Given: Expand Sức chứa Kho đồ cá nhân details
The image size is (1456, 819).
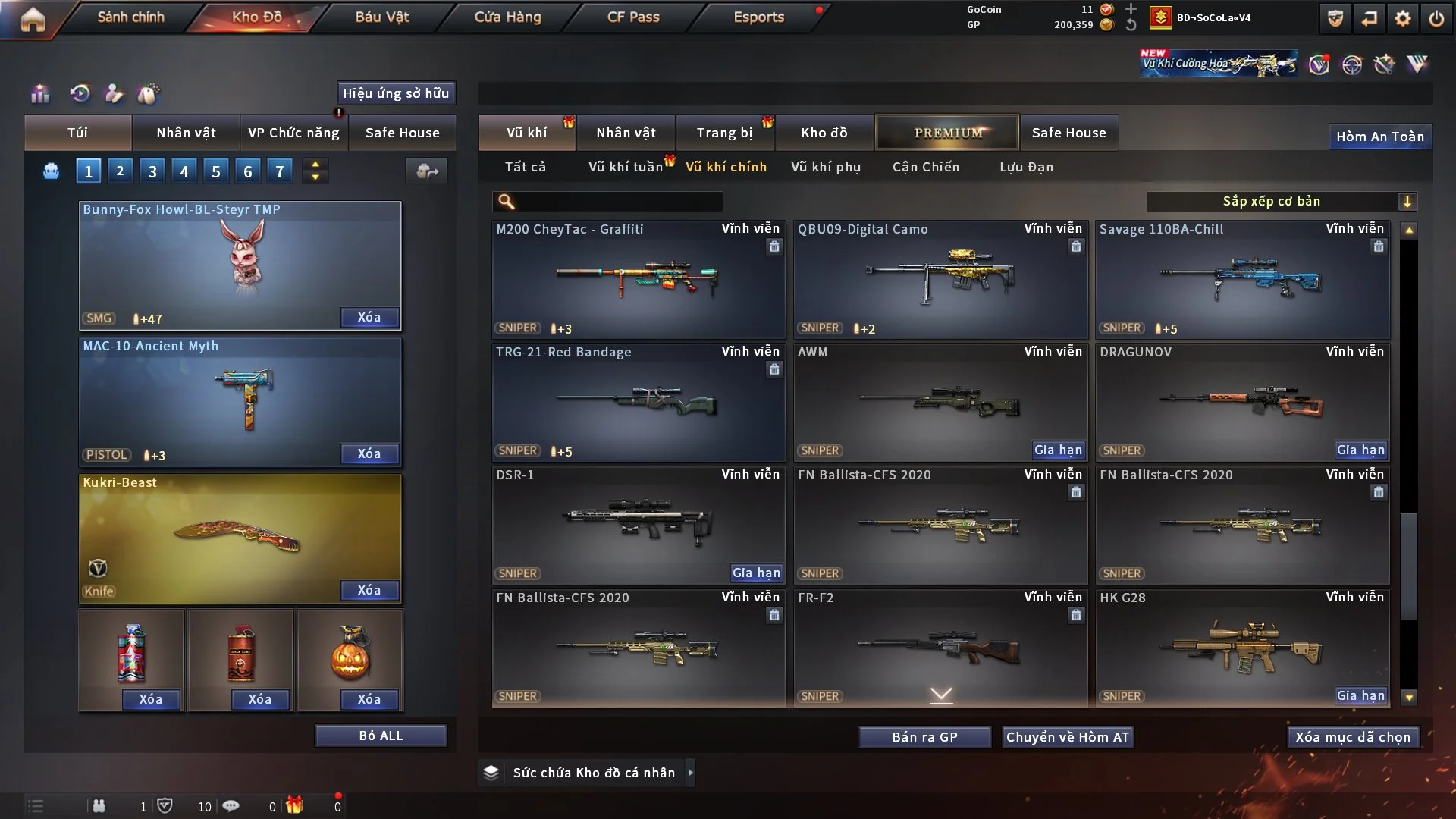Looking at the screenshot, I should click(x=691, y=773).
